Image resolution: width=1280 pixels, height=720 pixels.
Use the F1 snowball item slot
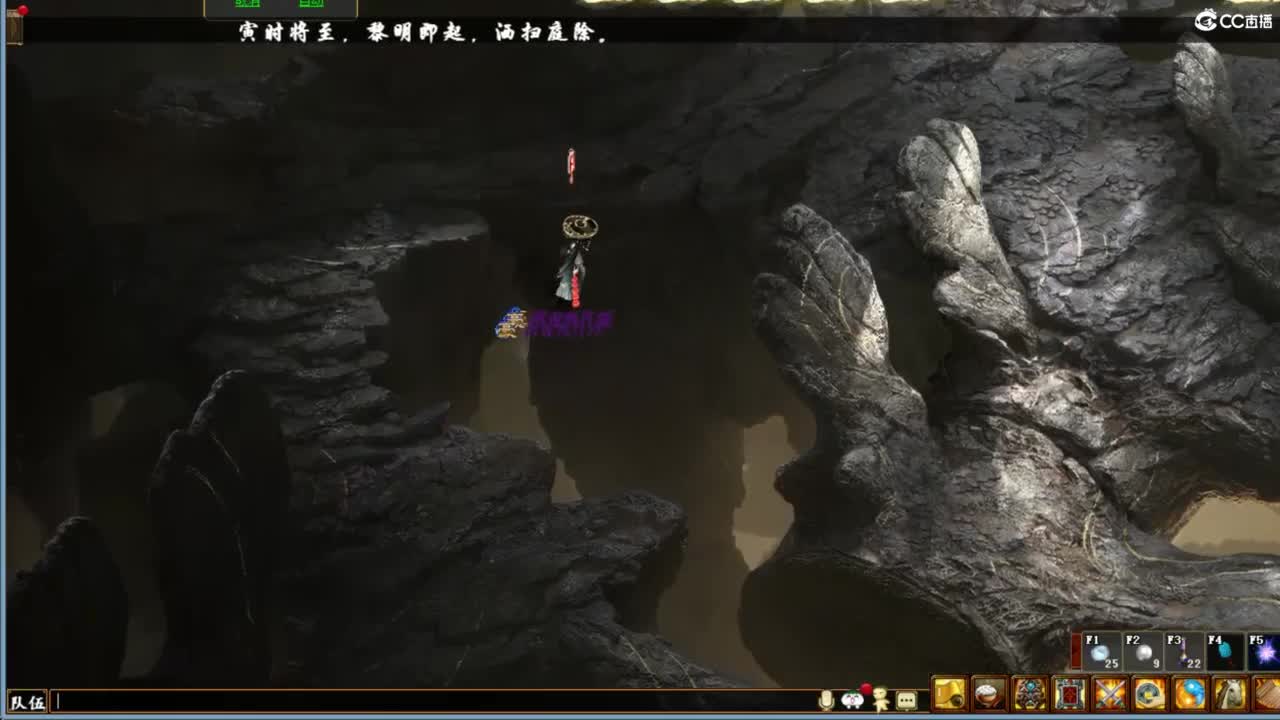(1104, 652)
